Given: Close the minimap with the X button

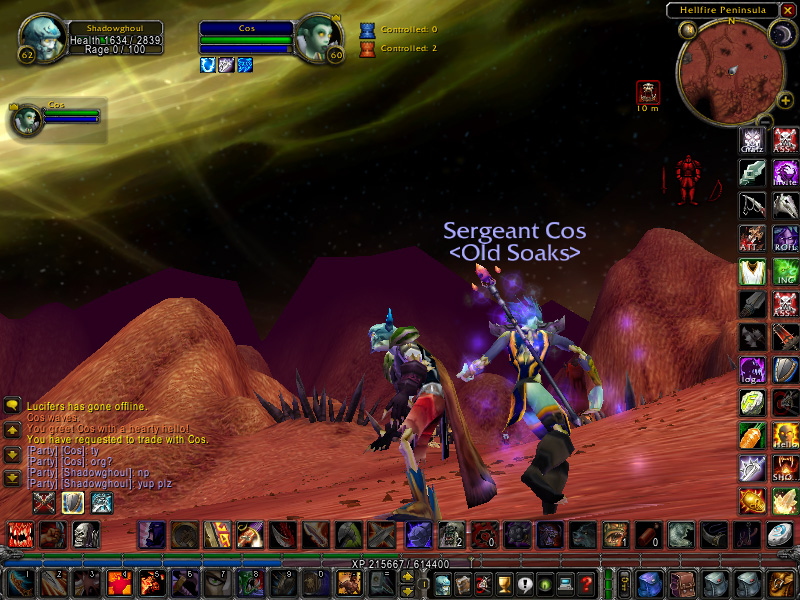Looking at the screenshot, I should (x=790, y=10).
